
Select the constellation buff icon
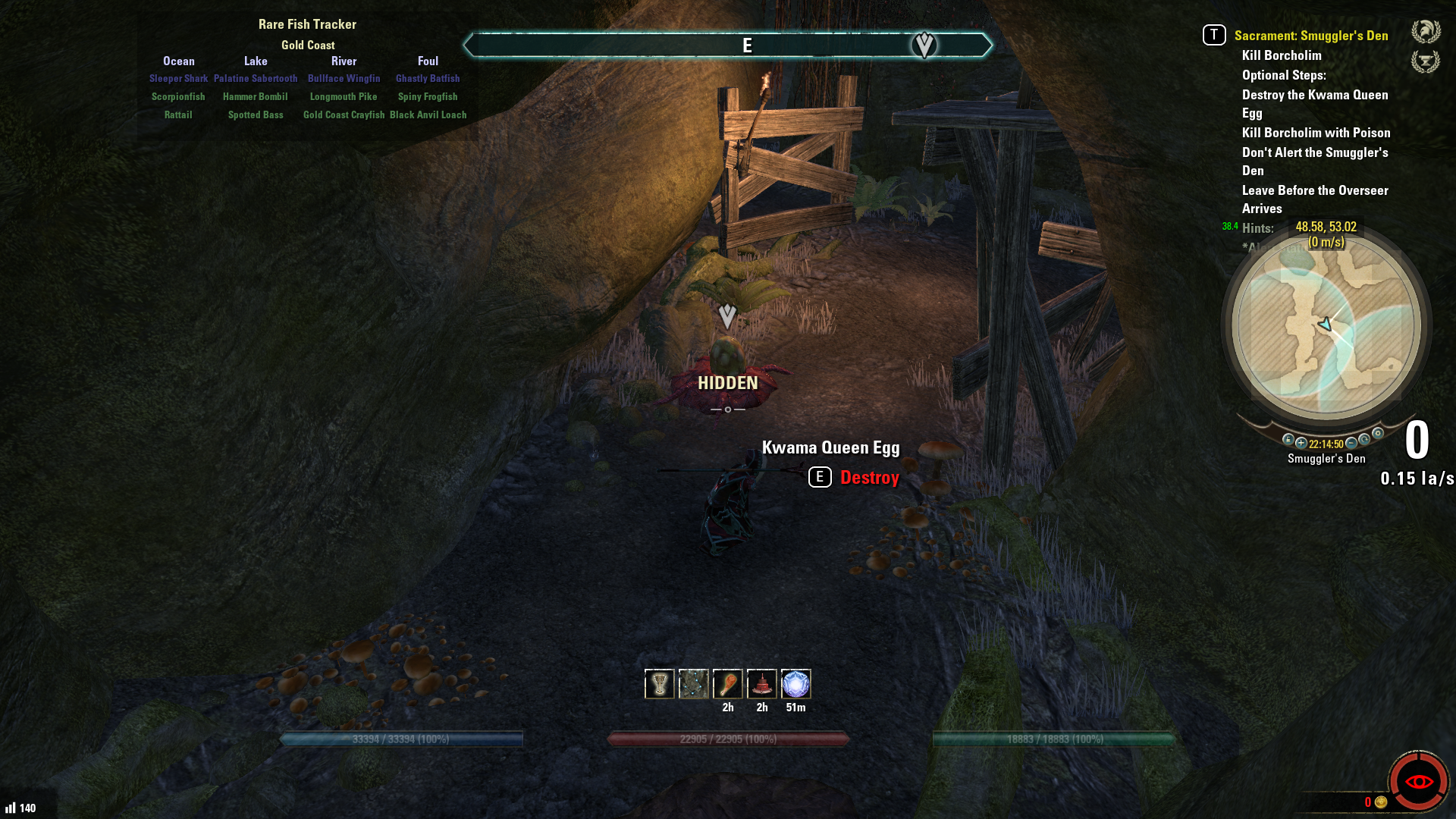(693, 684)
